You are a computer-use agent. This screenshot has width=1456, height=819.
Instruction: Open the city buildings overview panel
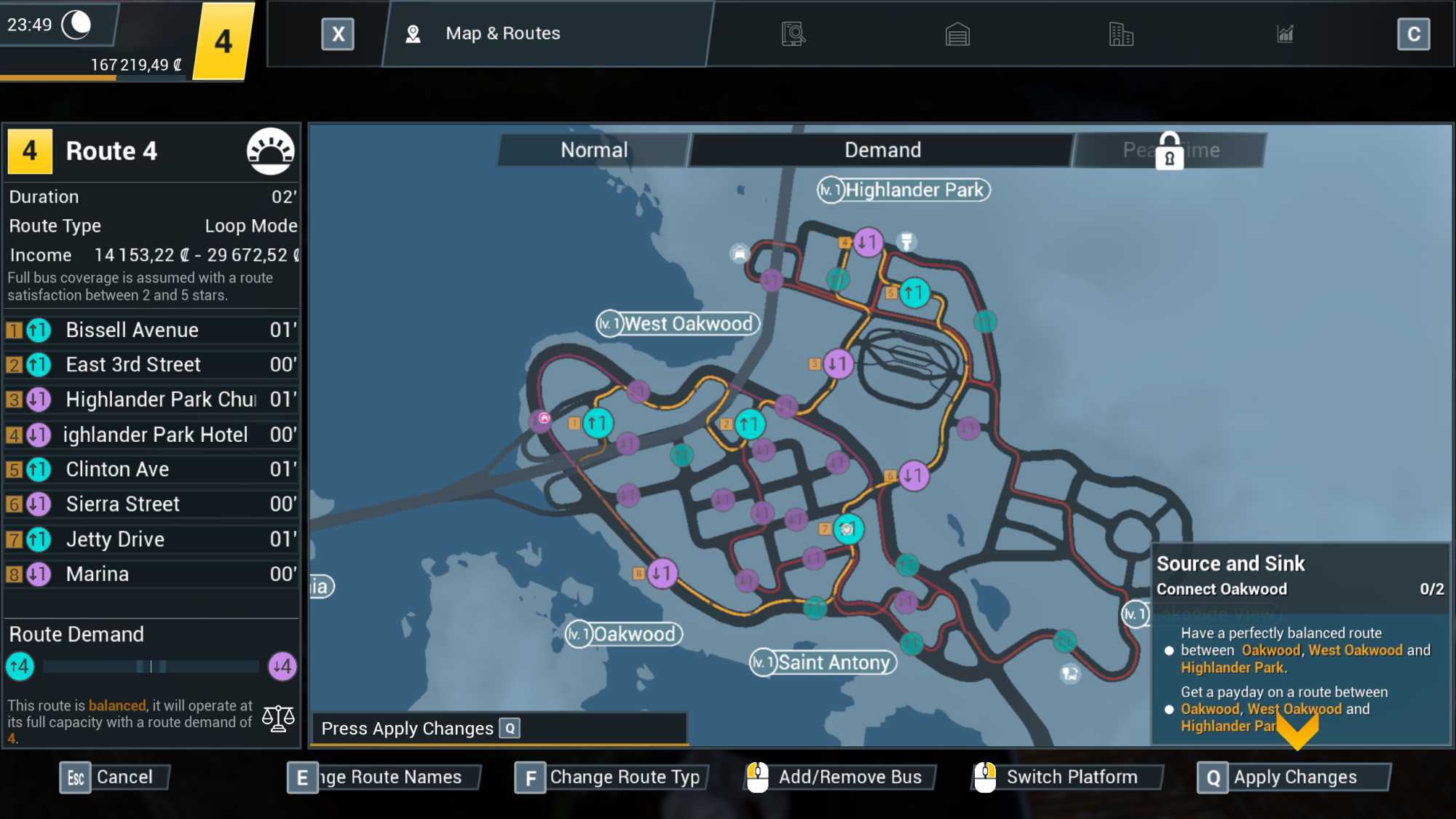(1122, 33)
